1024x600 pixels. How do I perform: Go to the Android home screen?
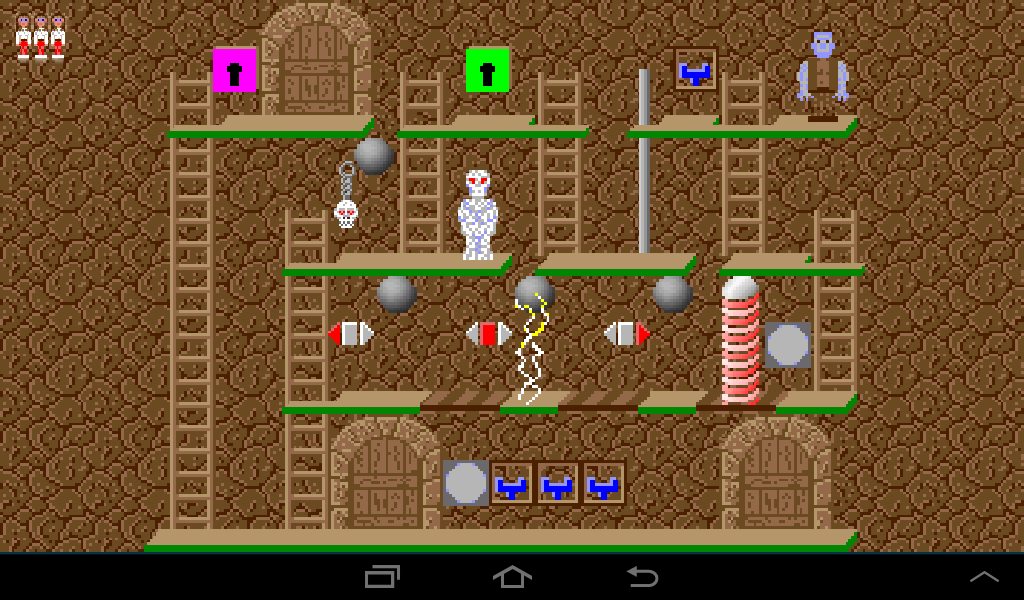[512, 577]
